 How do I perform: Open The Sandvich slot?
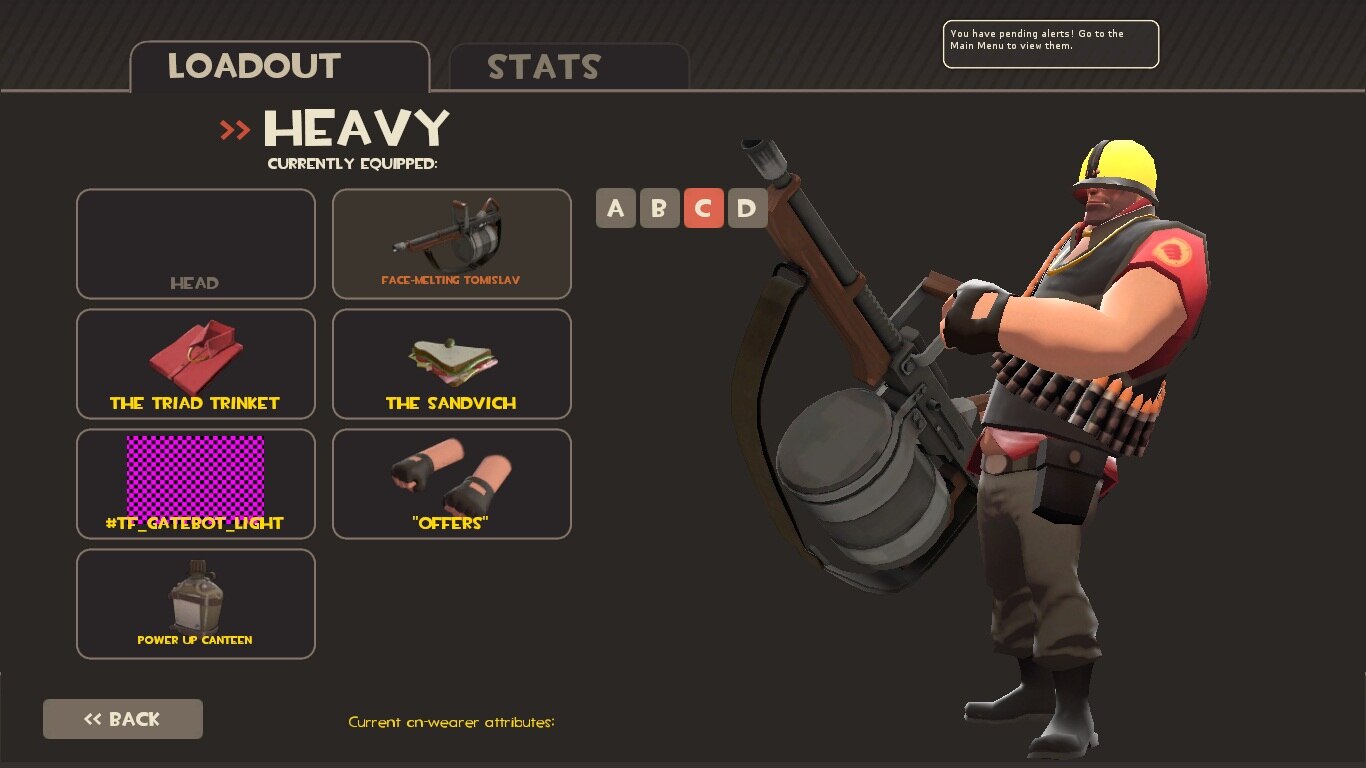[452, 364]
